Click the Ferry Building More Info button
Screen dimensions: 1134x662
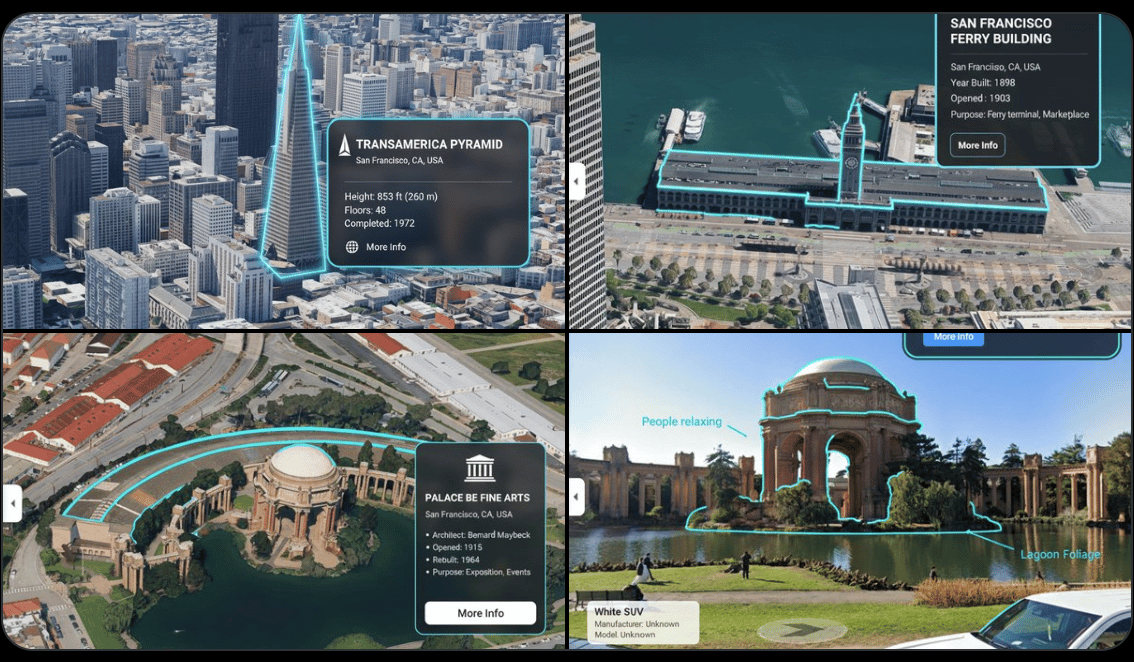[x=977, y=145]
